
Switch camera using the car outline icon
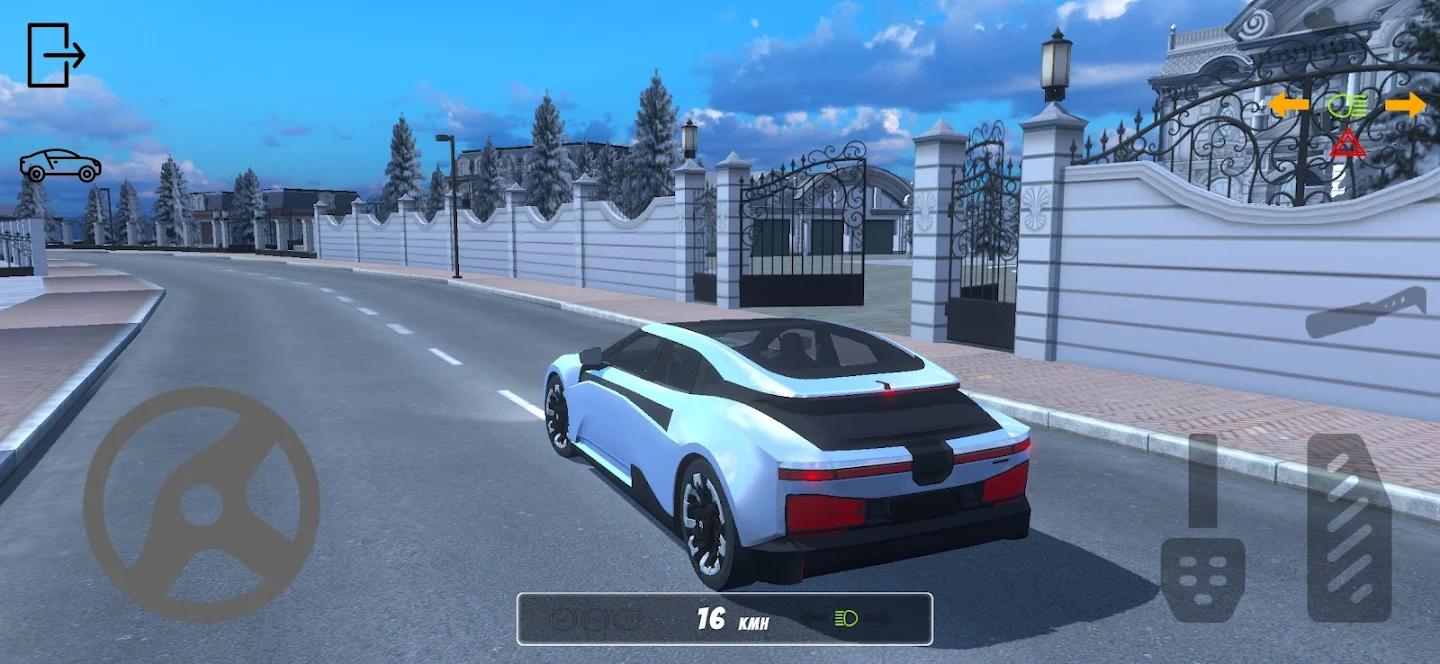point(60,165)
